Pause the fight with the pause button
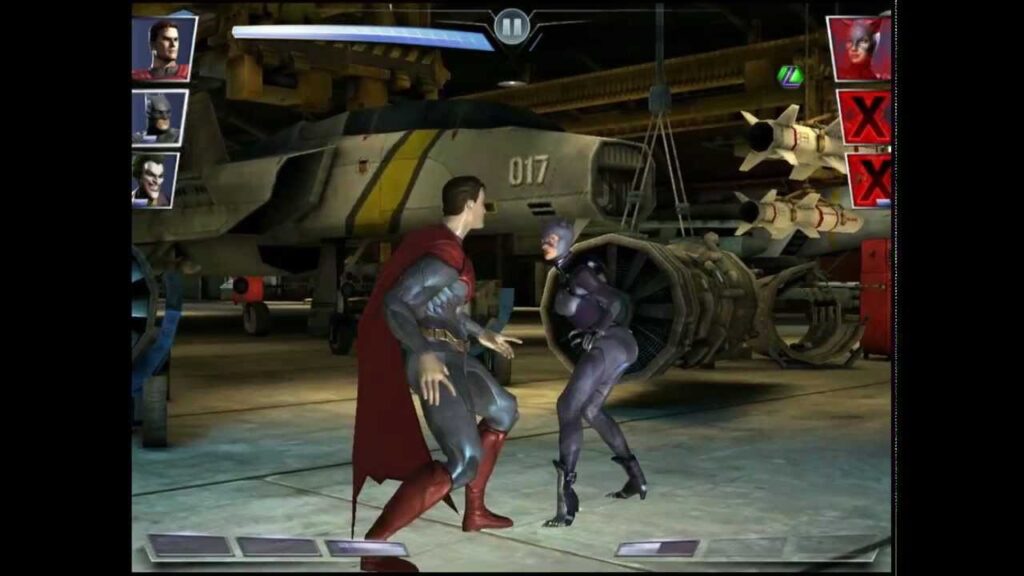Viewport: 1024px width, 576px height. pyautogui.click(x=511, y=25)
